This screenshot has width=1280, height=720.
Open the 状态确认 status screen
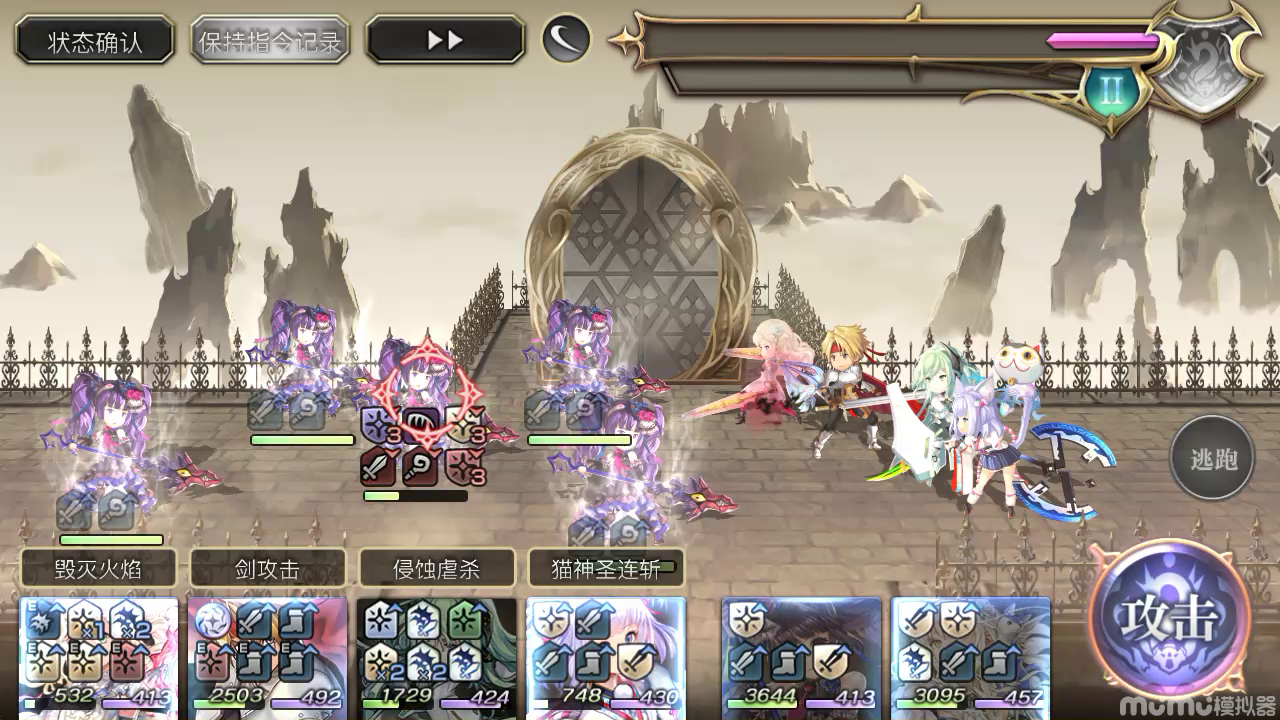93,40
